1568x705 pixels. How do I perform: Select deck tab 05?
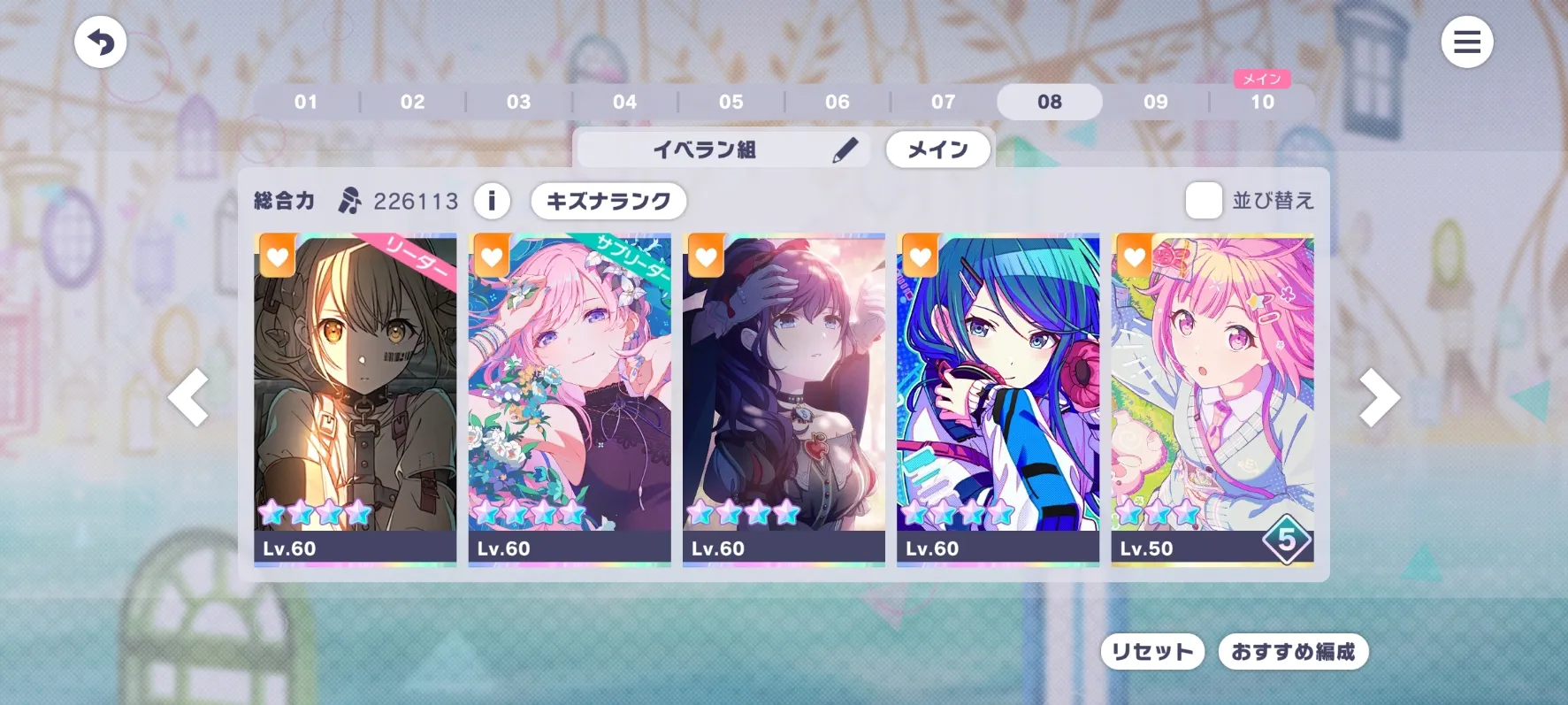pos(730,102)
